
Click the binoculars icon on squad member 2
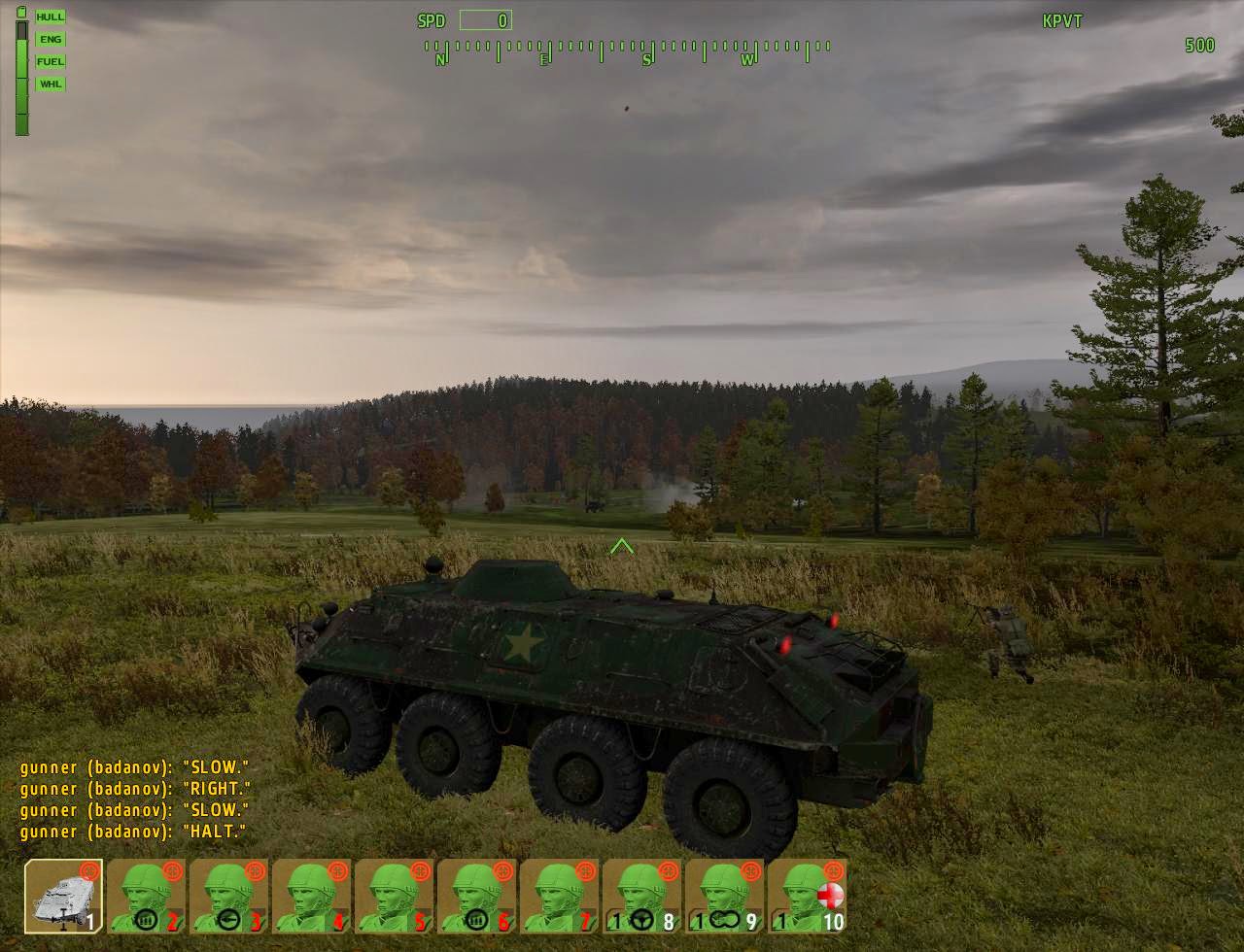146,920
